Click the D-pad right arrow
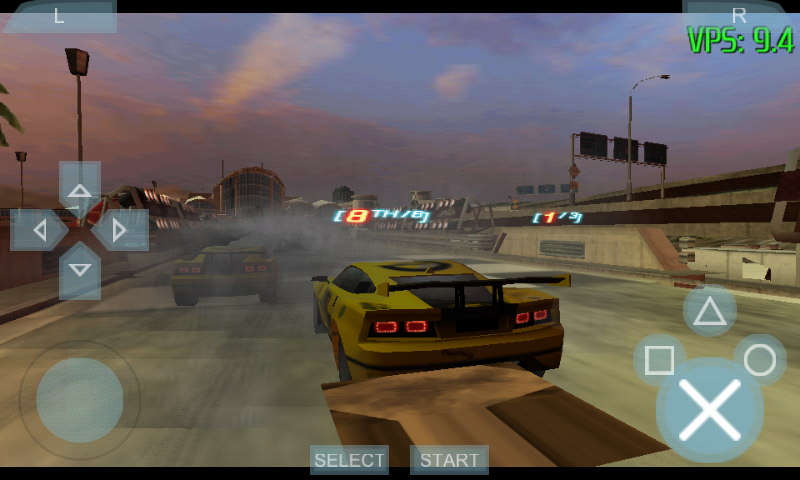 [121, 230]
